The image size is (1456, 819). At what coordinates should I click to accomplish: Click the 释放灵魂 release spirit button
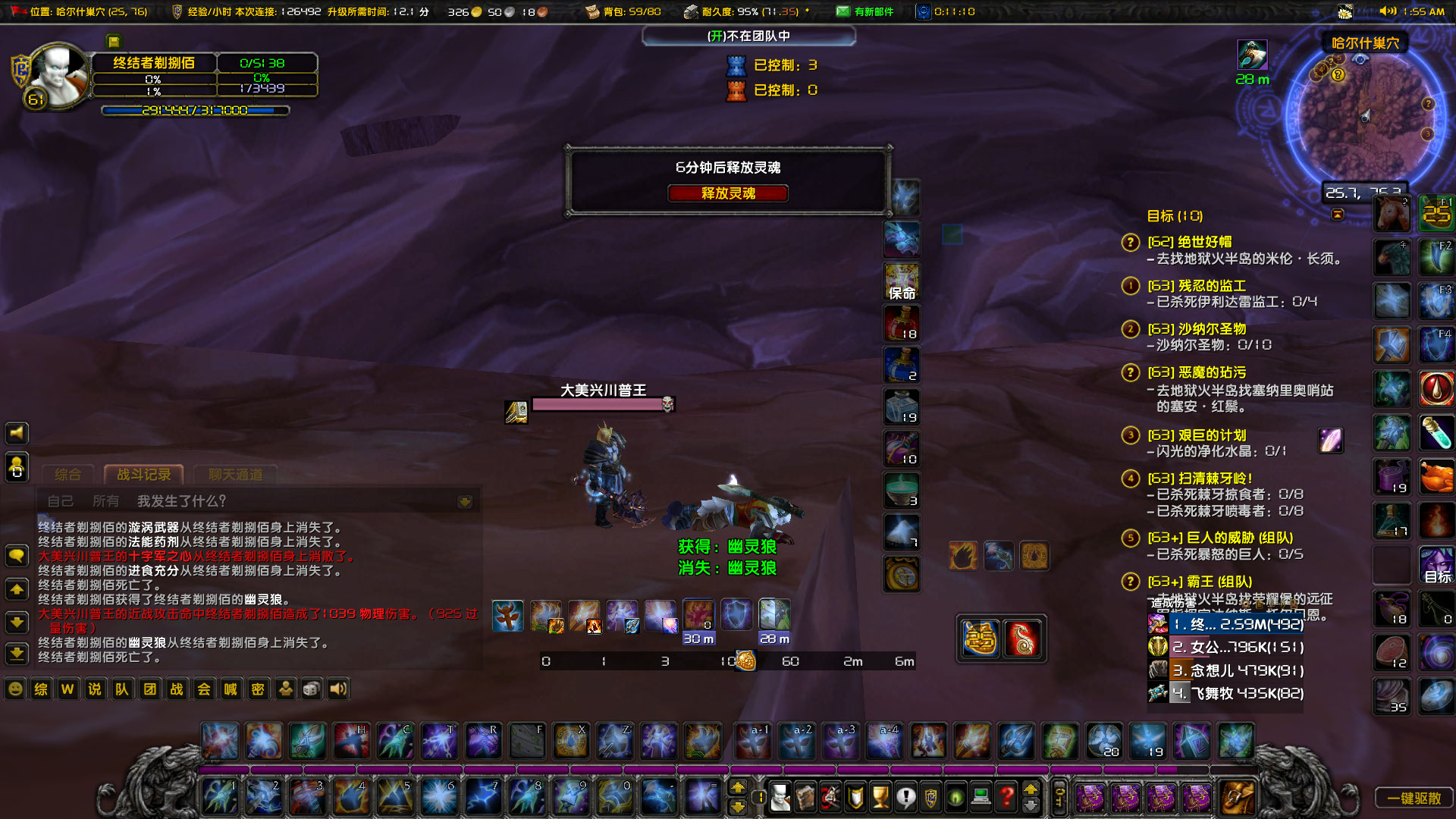tap(727, 193)
